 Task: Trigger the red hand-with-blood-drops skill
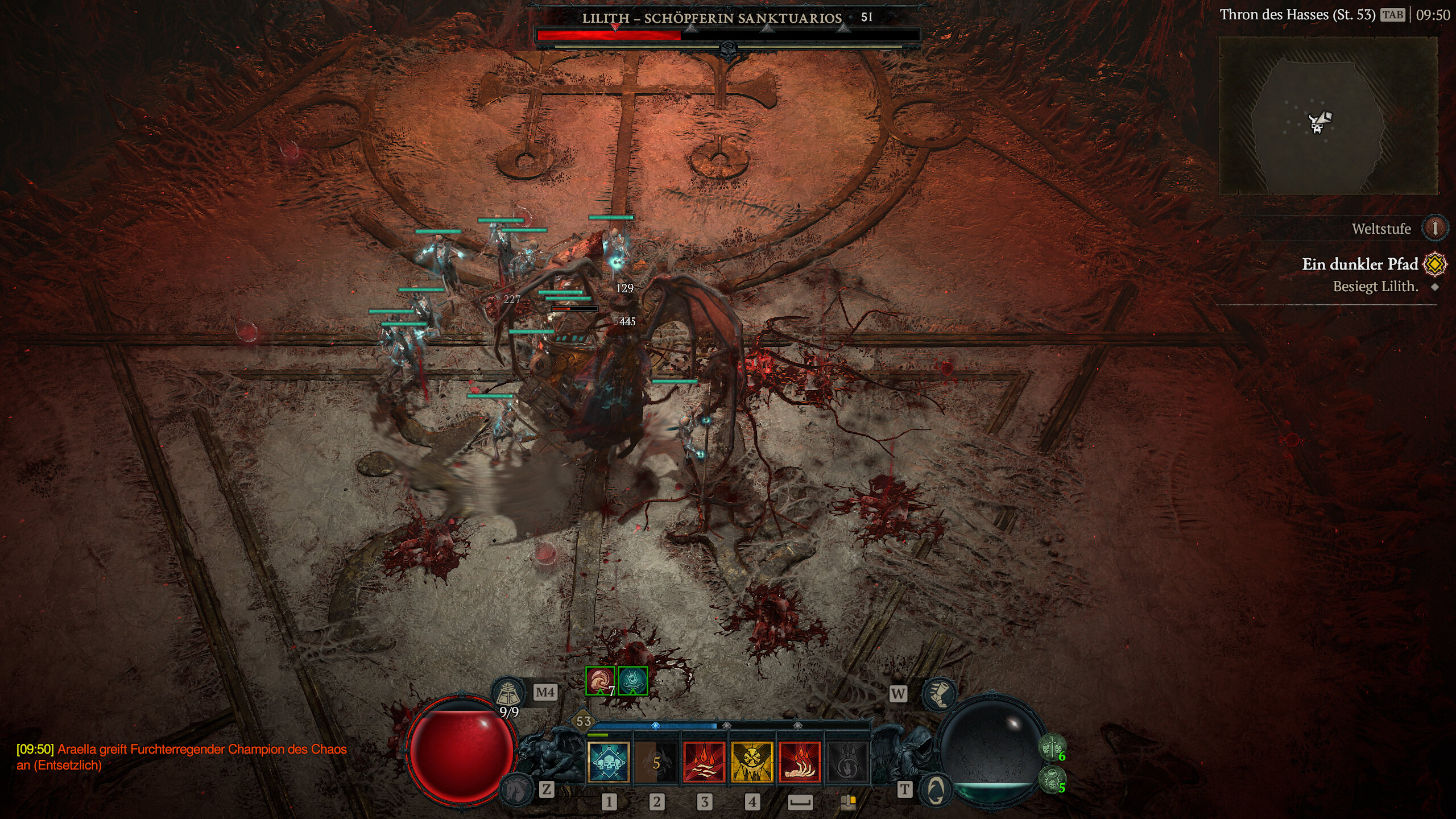[x=800, y=762]
